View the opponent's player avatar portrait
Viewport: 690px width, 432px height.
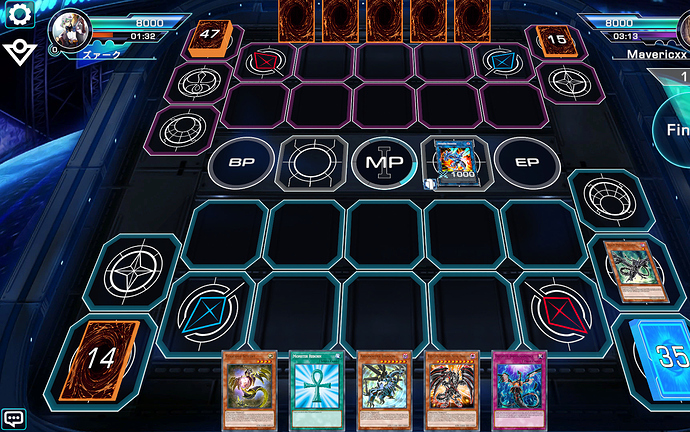(x=70, y=30)
